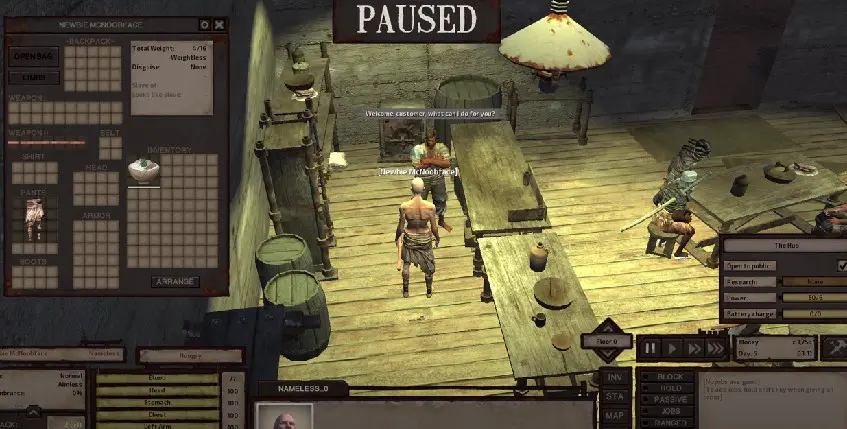Set game speed to triple fast-forward

pos(714,348)
